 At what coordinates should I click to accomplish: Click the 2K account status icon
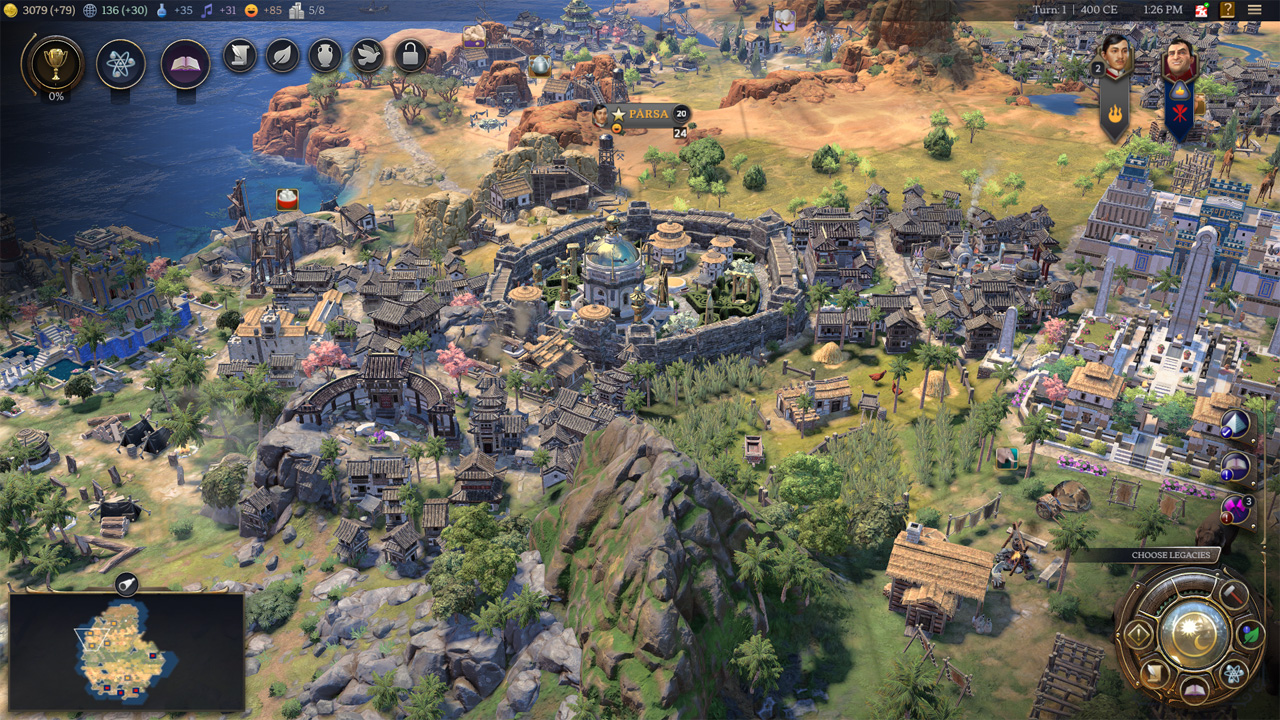tap(1203, 10)
